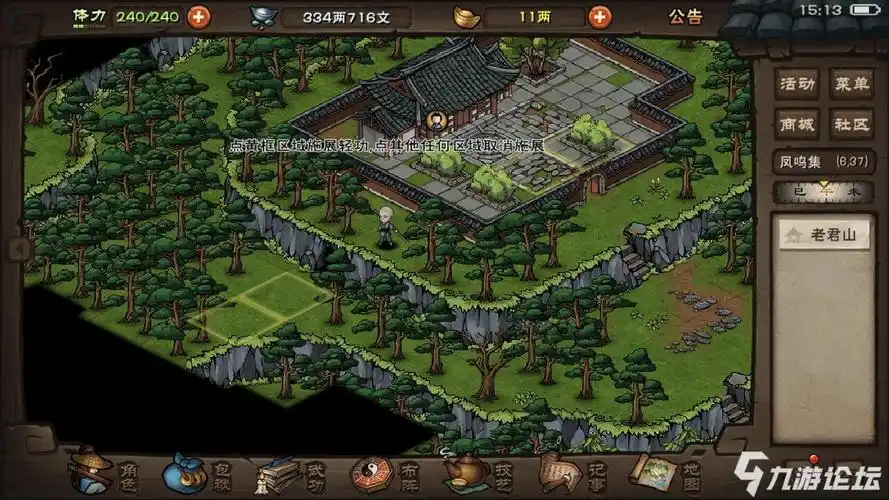Add stamina with the 体力 plus button
Screen dimensions: 889x500
pos(199,16)
